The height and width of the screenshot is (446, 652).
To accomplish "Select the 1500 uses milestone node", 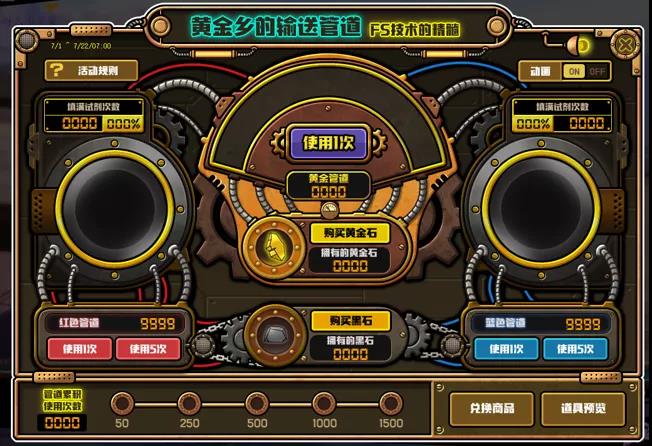I will coord(391,404).
